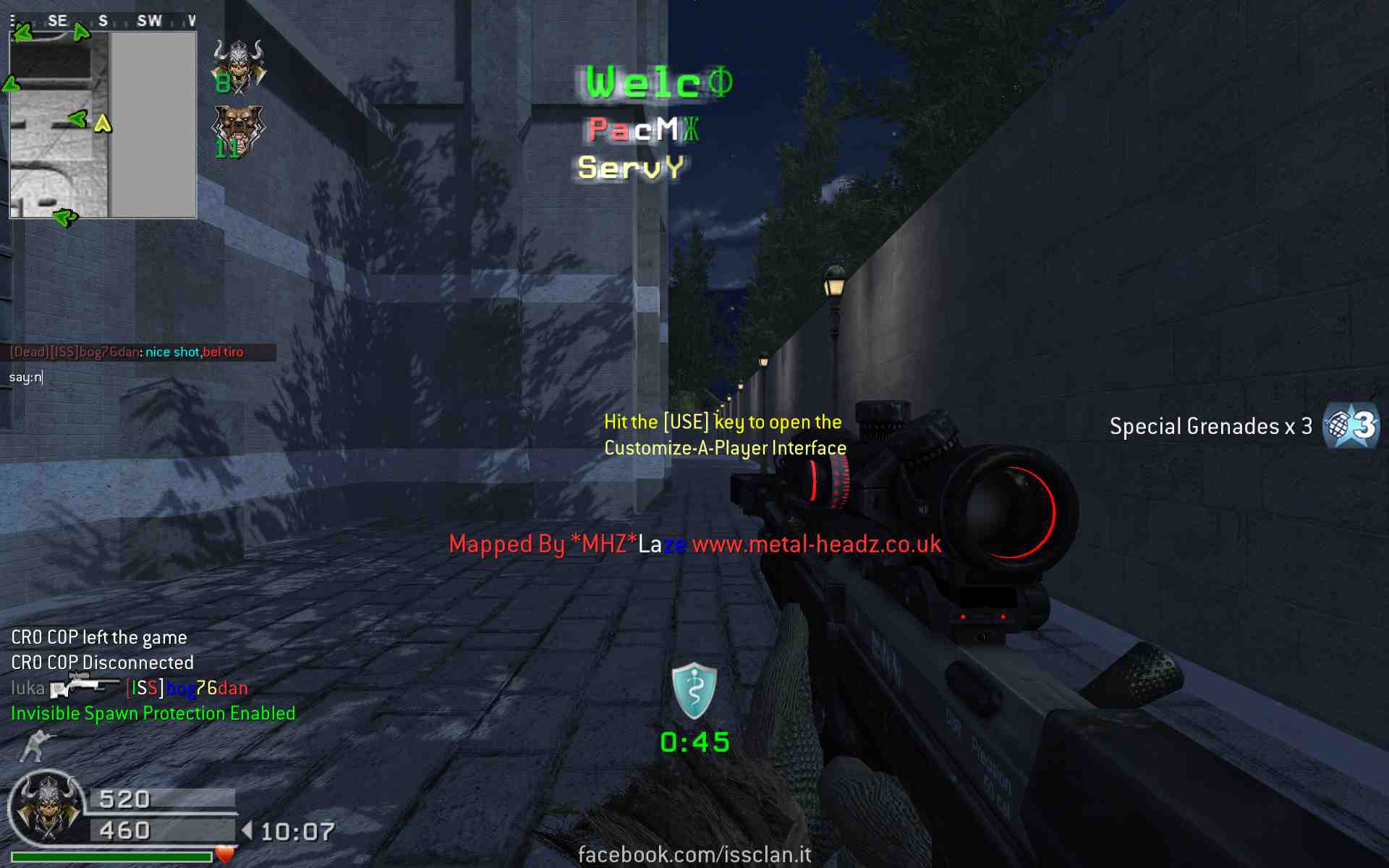
Task: Click the minimap in the corner
Action: [x=103, y=124]
